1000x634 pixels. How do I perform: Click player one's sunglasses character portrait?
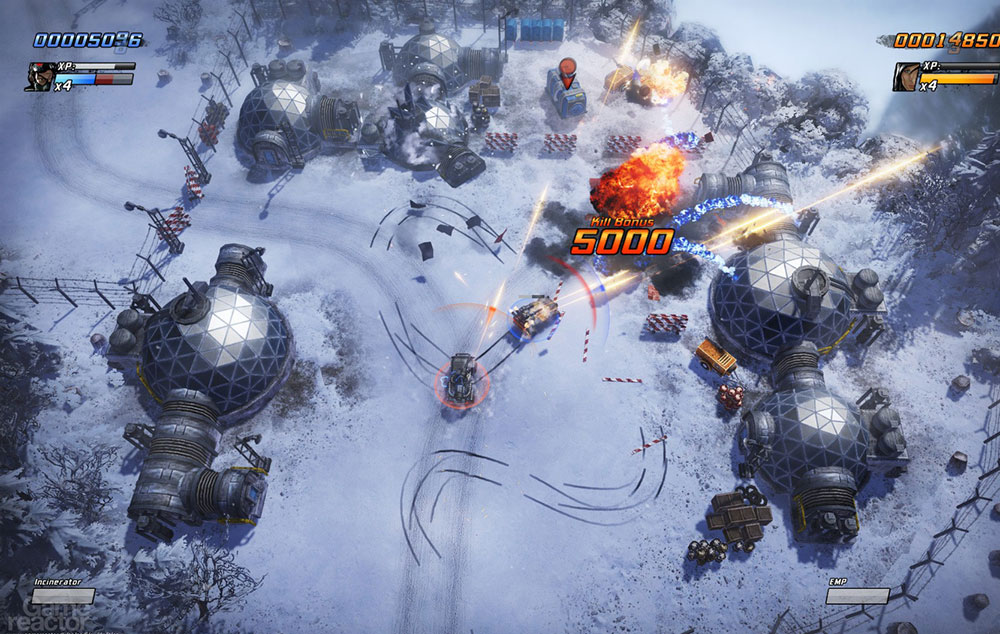point(40,77)
